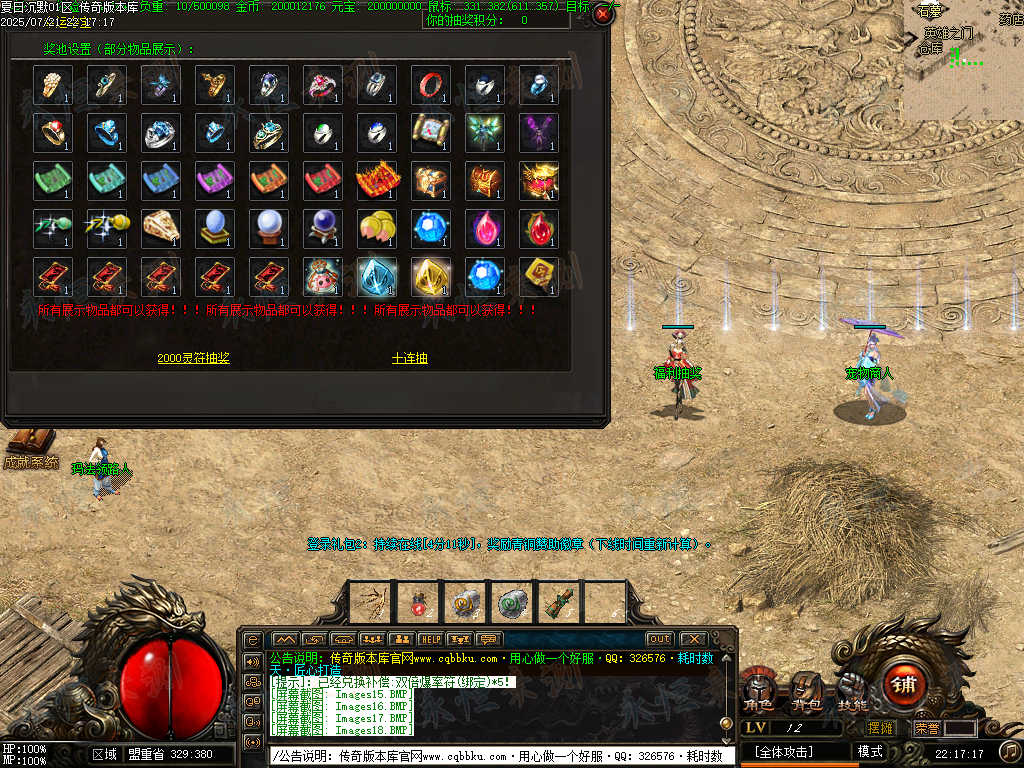This screenshot has width=1024, height=768.
Task: Select the gold triangular gem prize
Action: click(430, 277)
